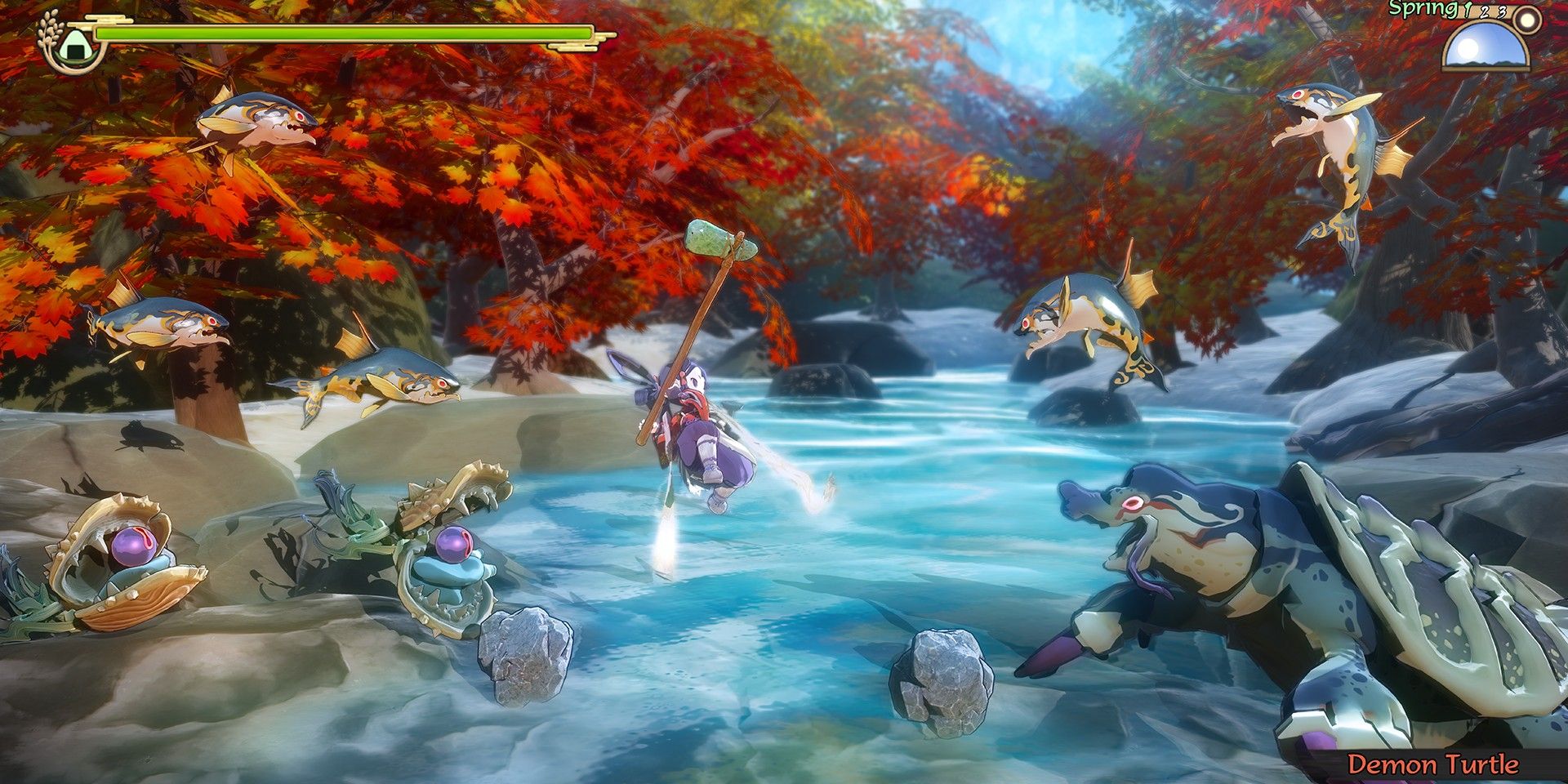The width and height of the screenshot is (1568, 784).
Task: Click the glowing sun orb indicator
Action: pos(1526,18)
